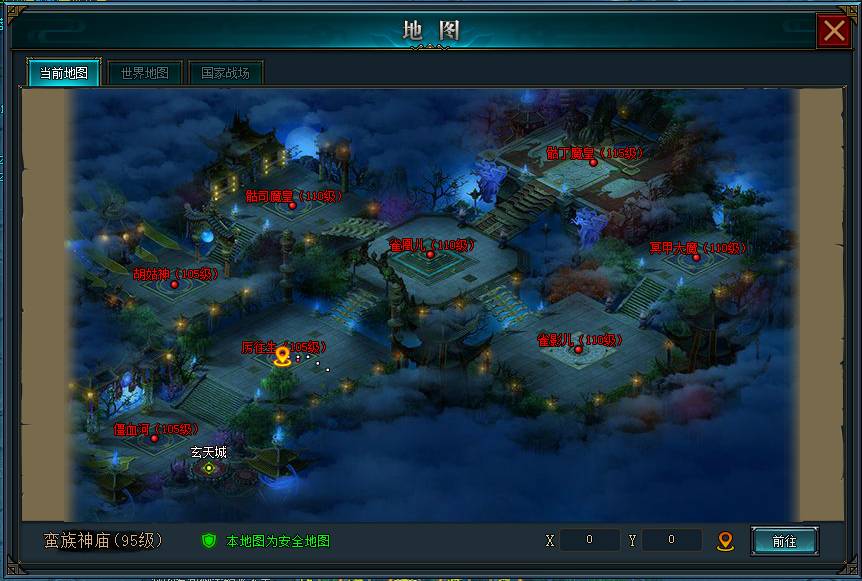862x581 pixels.
Task: Click the 玄天城 portal marker
Action: click(208, 467)
